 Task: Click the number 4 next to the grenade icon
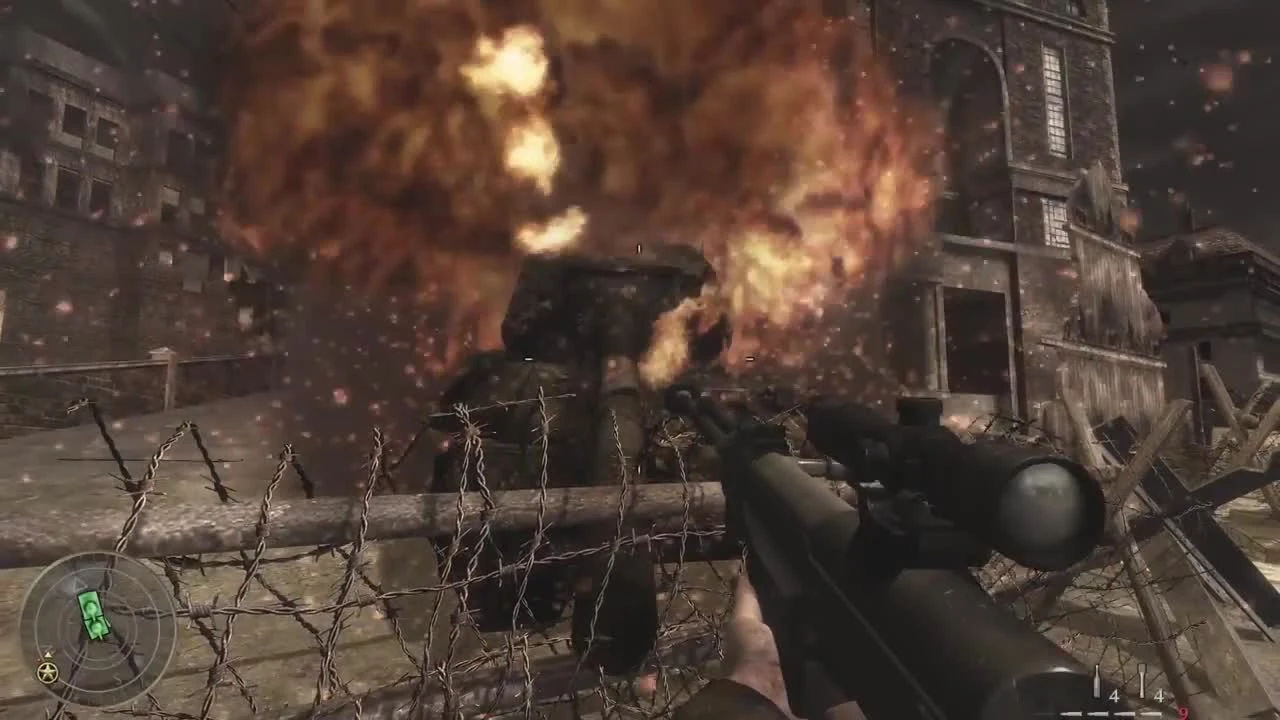[x=1159, y=695]
